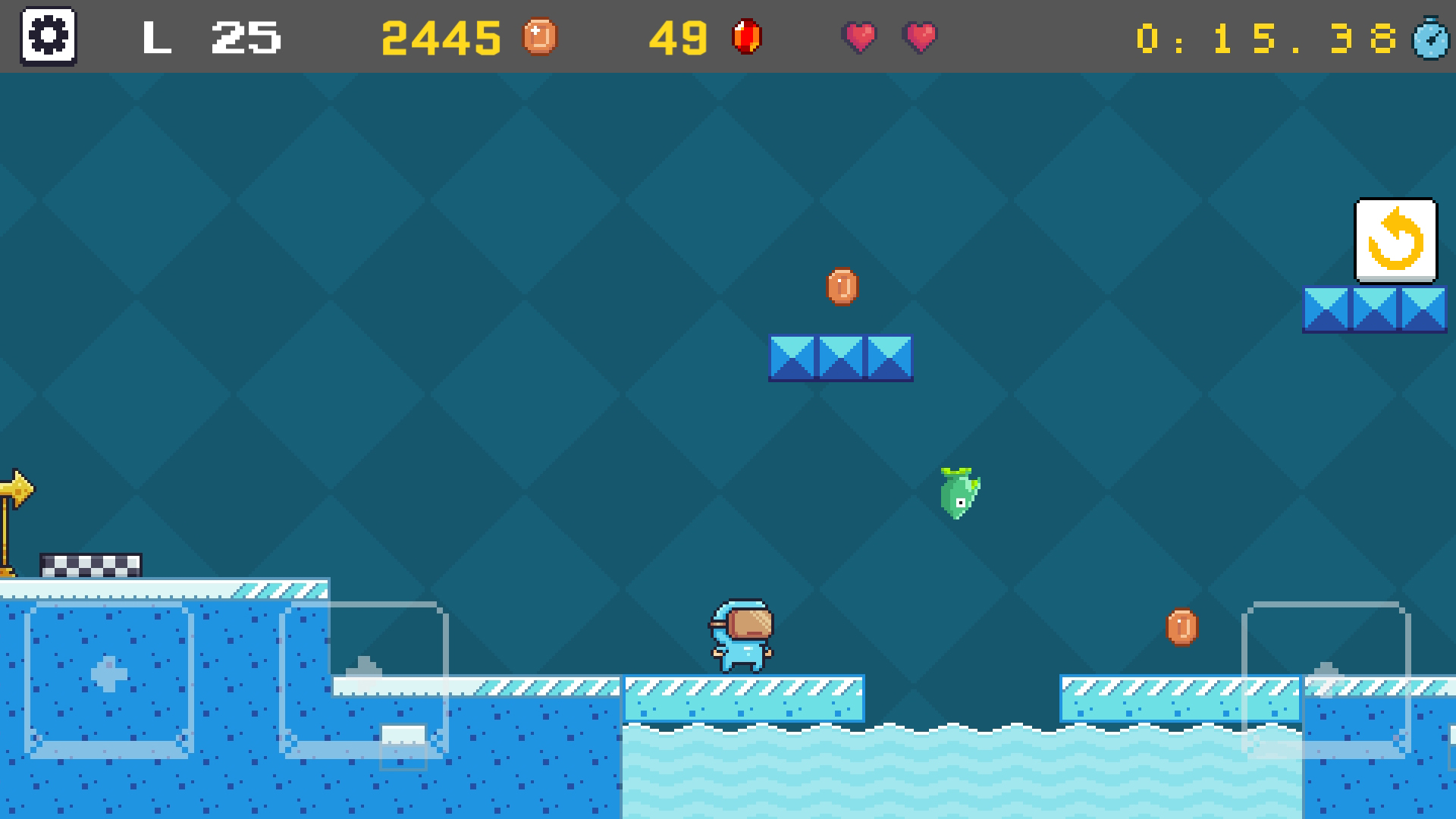Viewport: 1456px width, 819px height.
Task: Click the L 25 level indicator
Action: 209,38
